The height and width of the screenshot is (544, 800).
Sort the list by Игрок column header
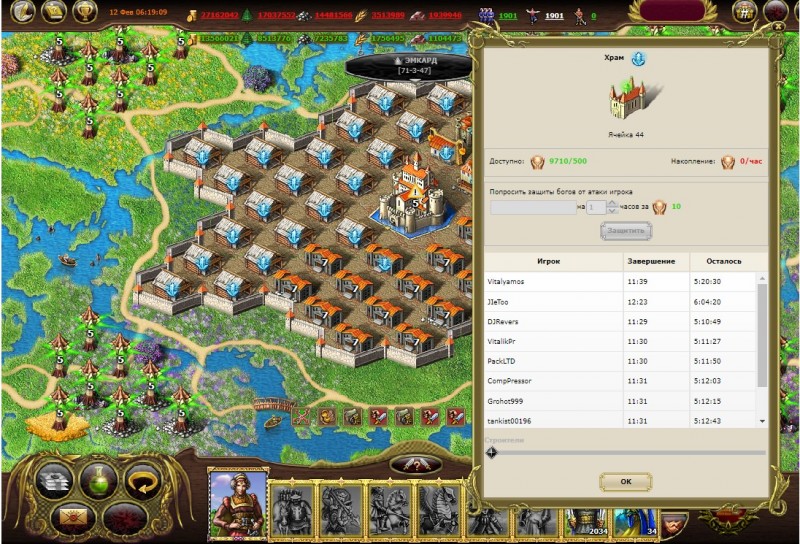pos(548,261)
